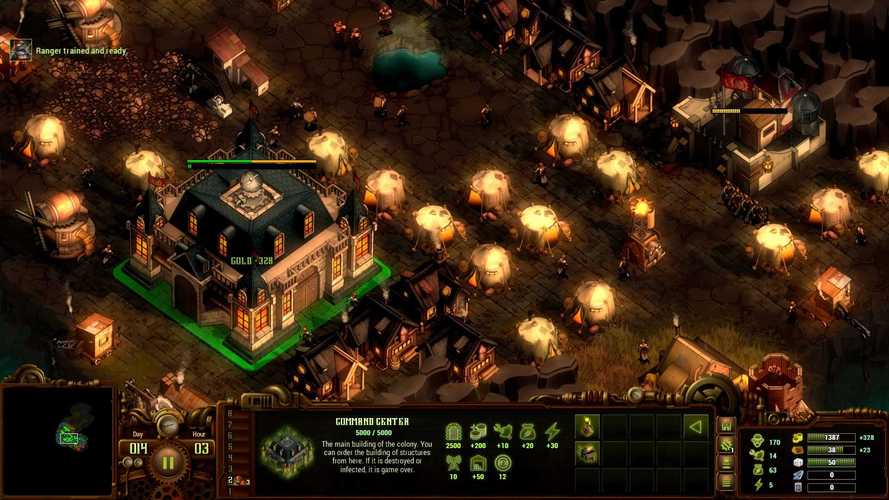Click the green back arrow in command grid
The height and width of the screenshot is (500, 889).
click(x=695, y=427)
